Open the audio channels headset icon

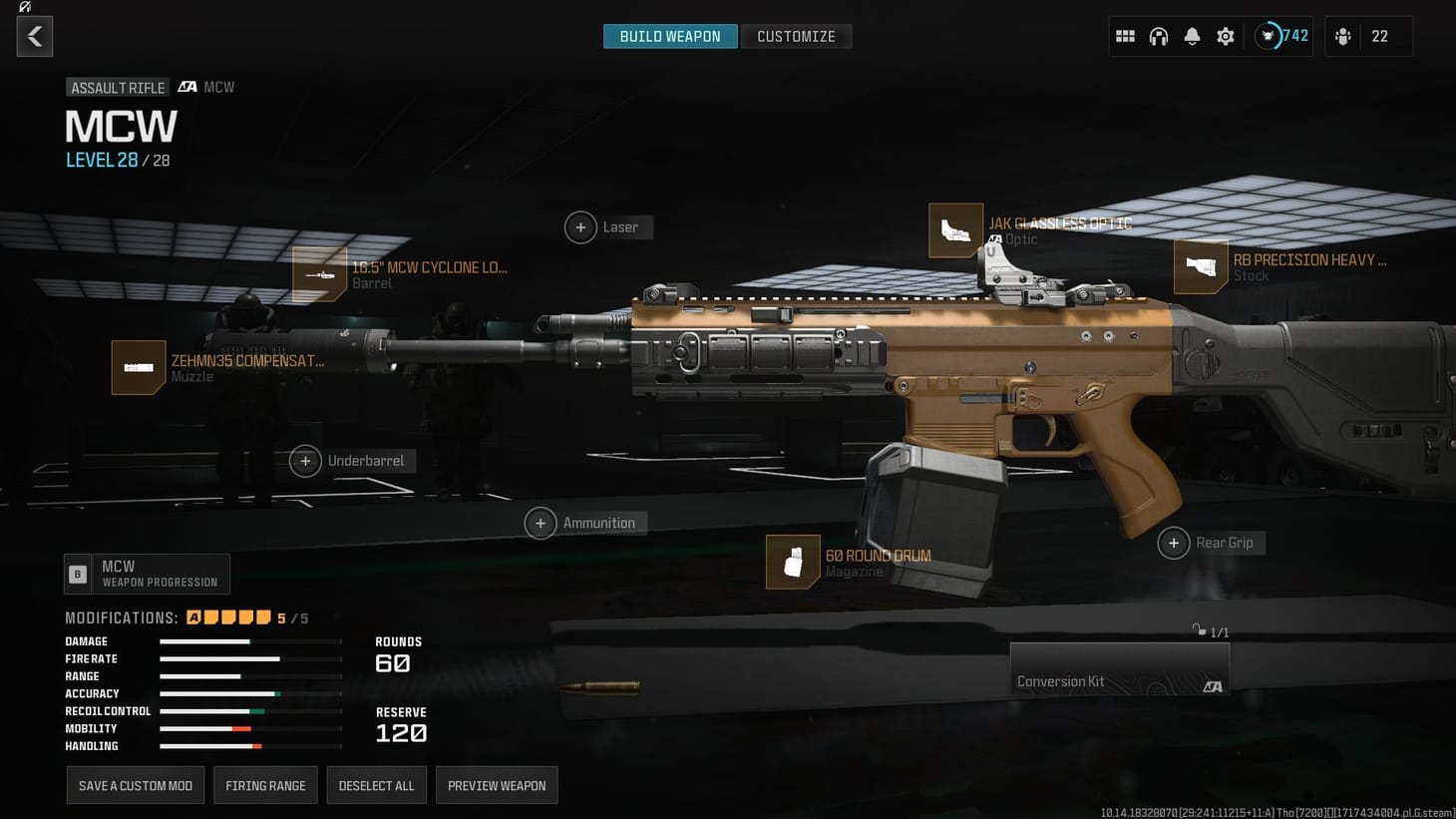1159,36
